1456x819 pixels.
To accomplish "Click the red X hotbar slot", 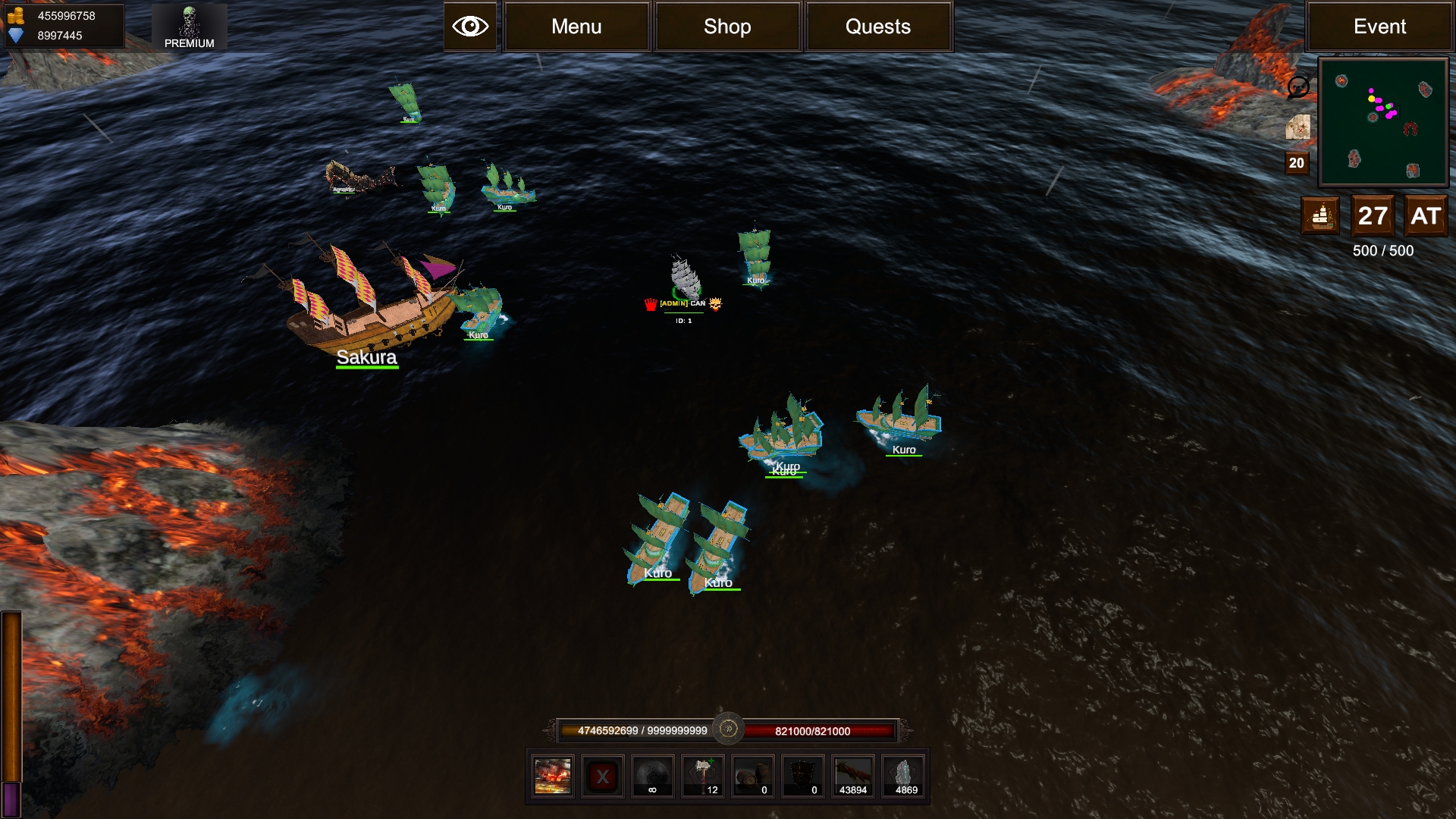I will [x=603, y=777].
